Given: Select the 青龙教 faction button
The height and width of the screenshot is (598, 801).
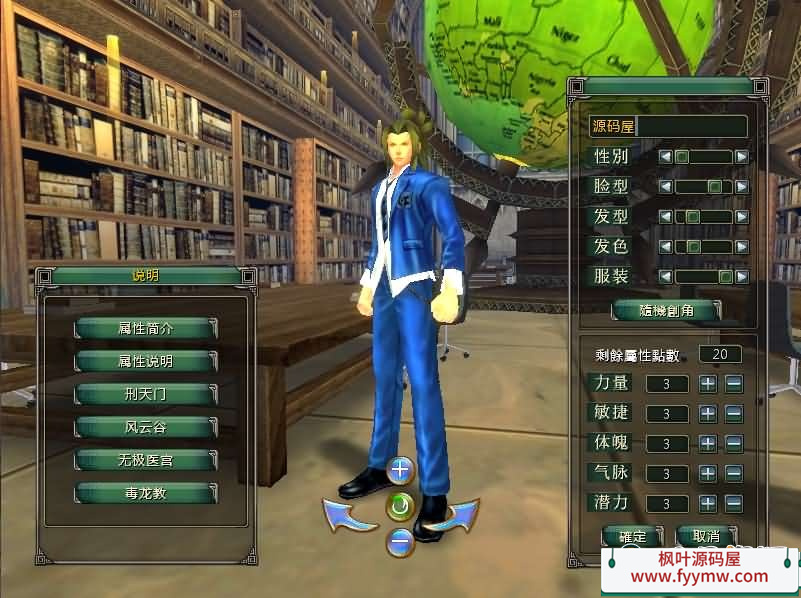Looking at the screenshot, I should tap(146, 493).
